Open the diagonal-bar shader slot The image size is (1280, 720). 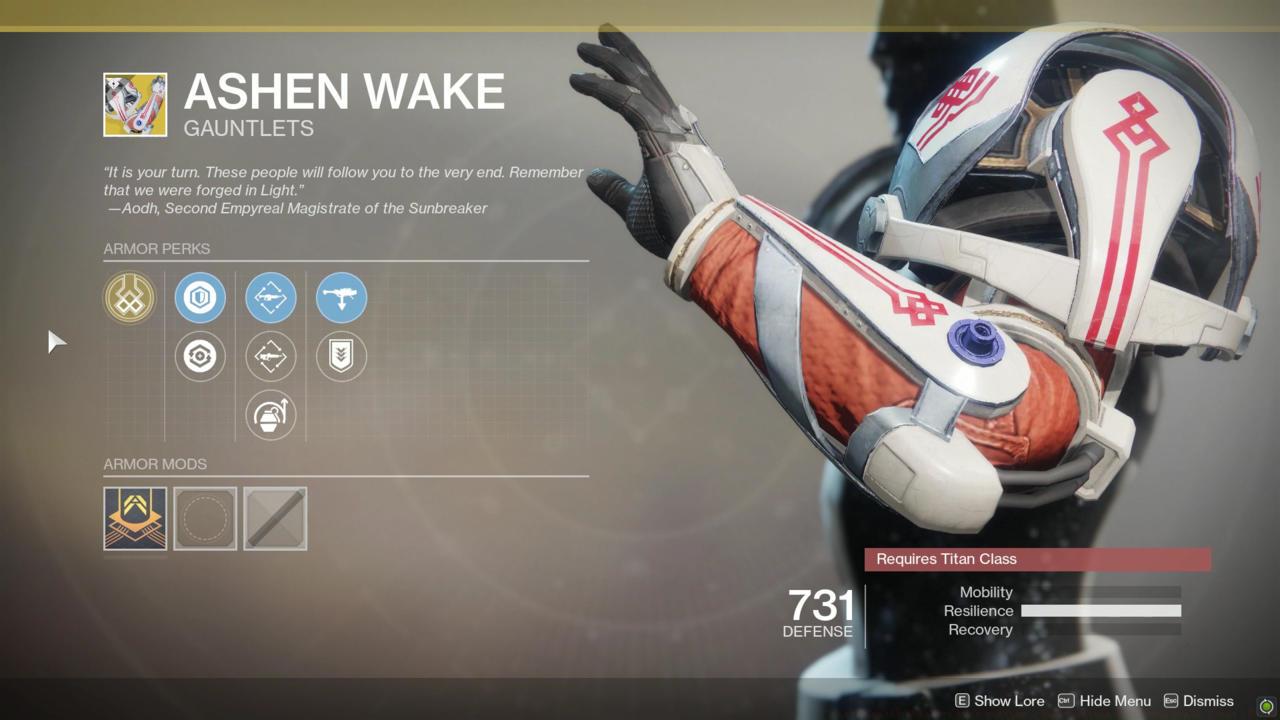tap(275, 518)
